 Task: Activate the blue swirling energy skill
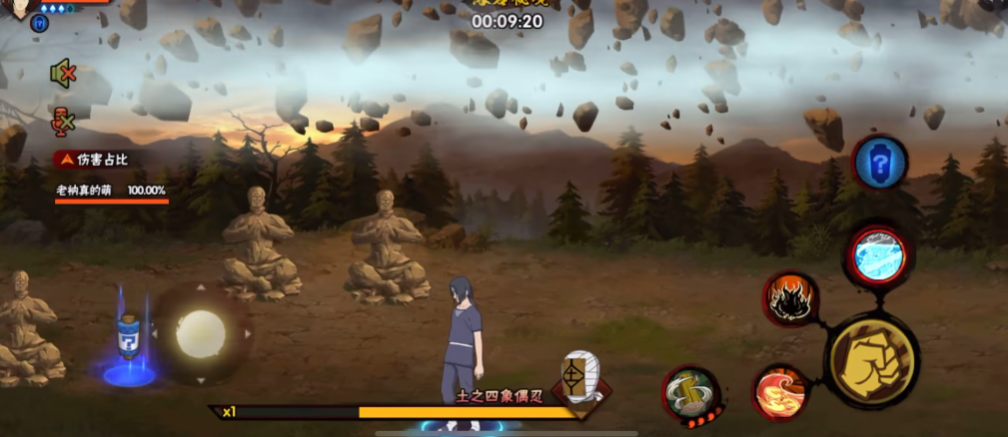point(878,257)
